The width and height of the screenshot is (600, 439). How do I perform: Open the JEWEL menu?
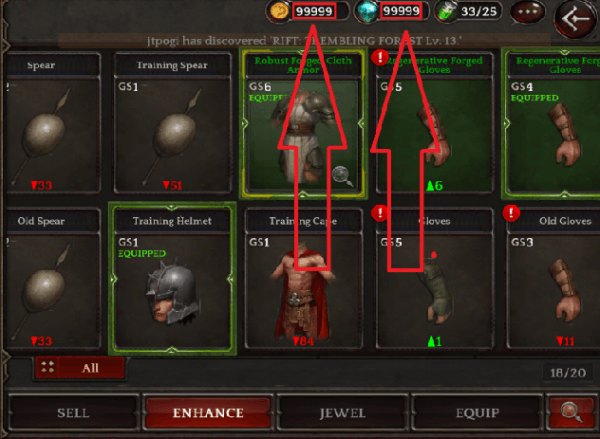pos(341,412)
